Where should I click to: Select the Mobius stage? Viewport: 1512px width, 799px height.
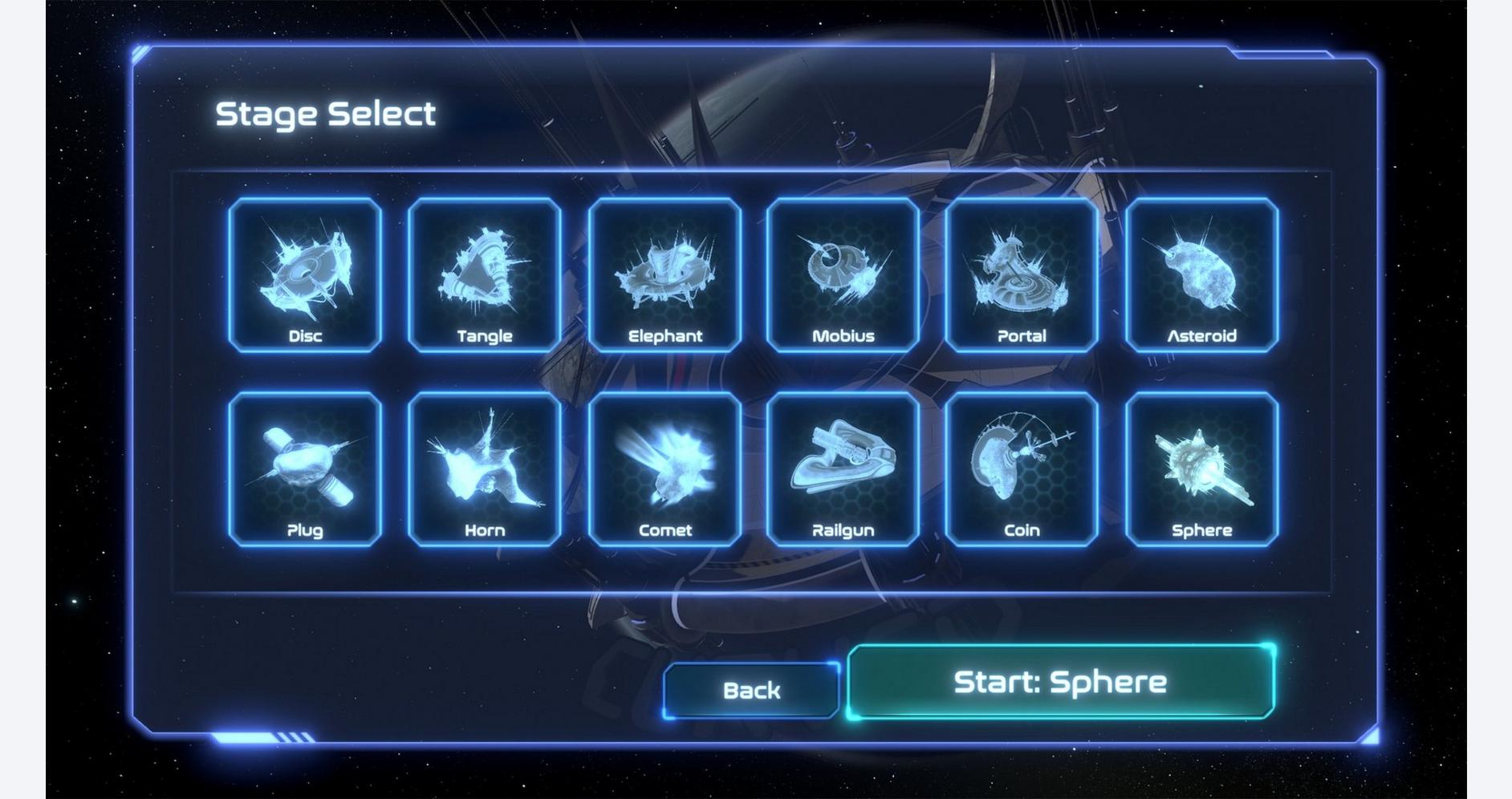[843, 274]
